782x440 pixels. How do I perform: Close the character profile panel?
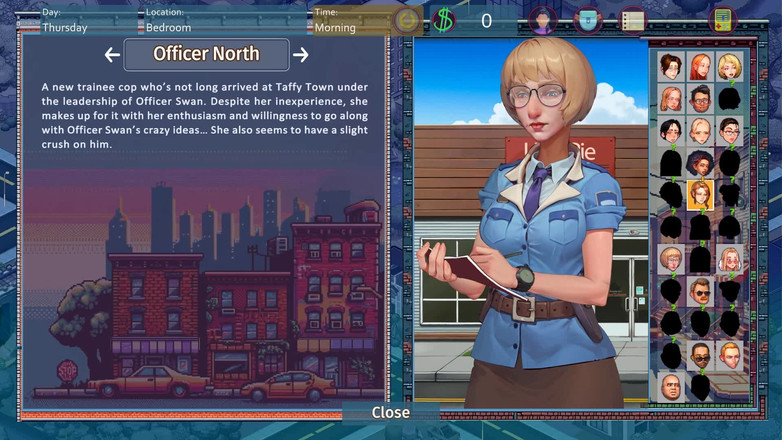coord(390,412)
